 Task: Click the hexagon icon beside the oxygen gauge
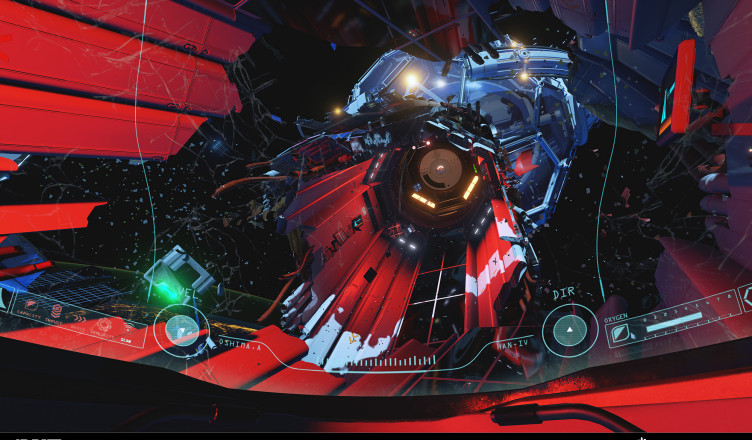click(x=745, y=296)
